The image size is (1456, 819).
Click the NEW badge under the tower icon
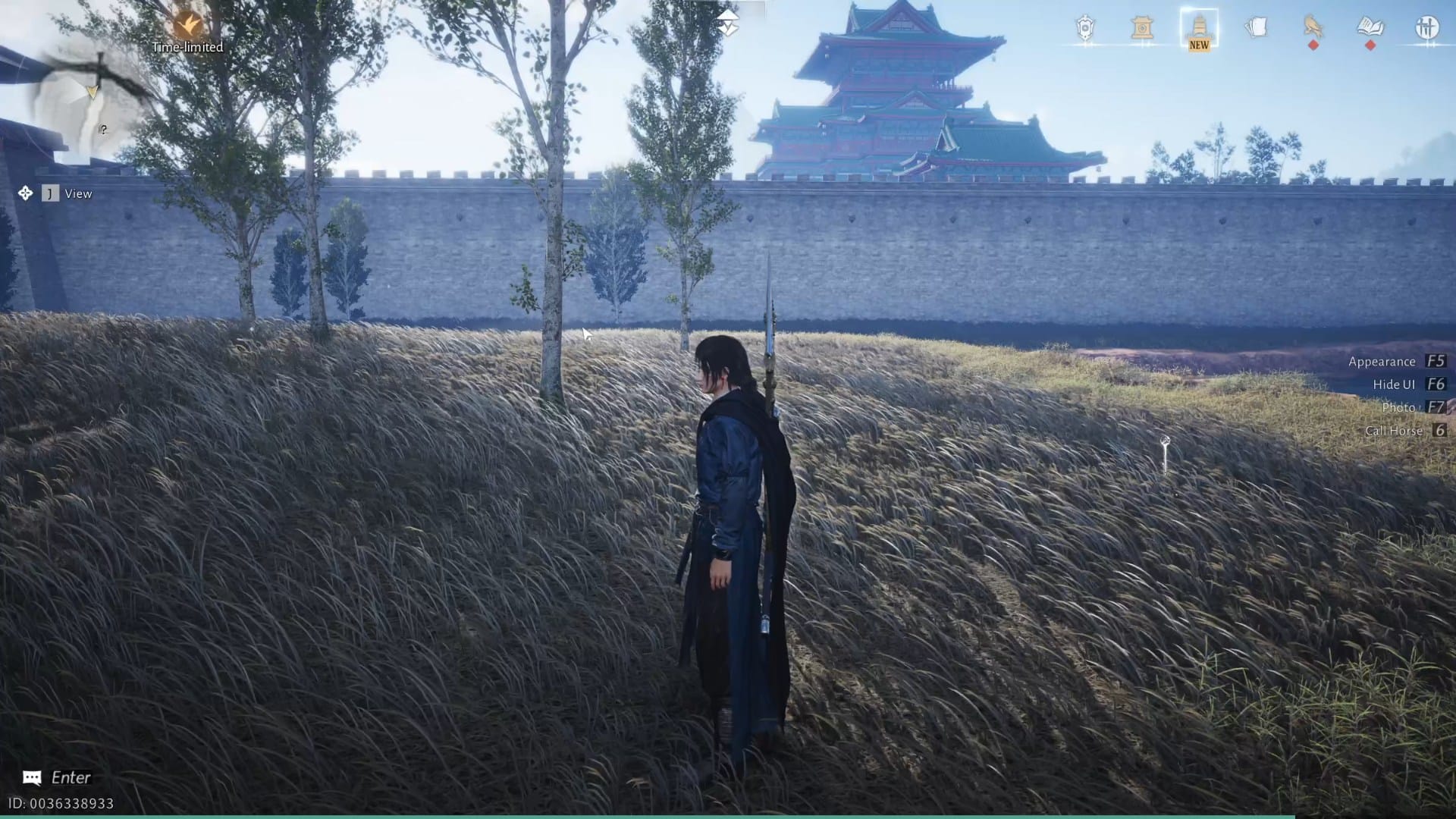coord(1198,45)
